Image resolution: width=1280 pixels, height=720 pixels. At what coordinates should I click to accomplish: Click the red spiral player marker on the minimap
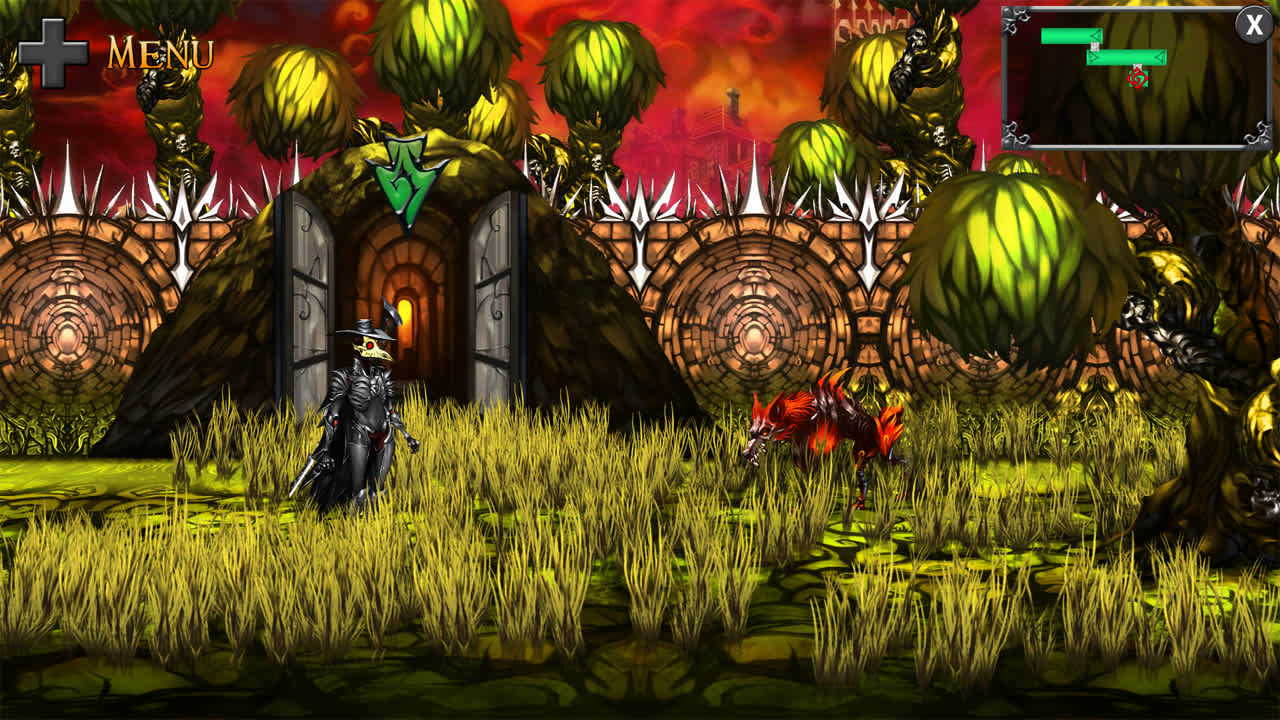pyautogui.click(x=1138, y=79)
